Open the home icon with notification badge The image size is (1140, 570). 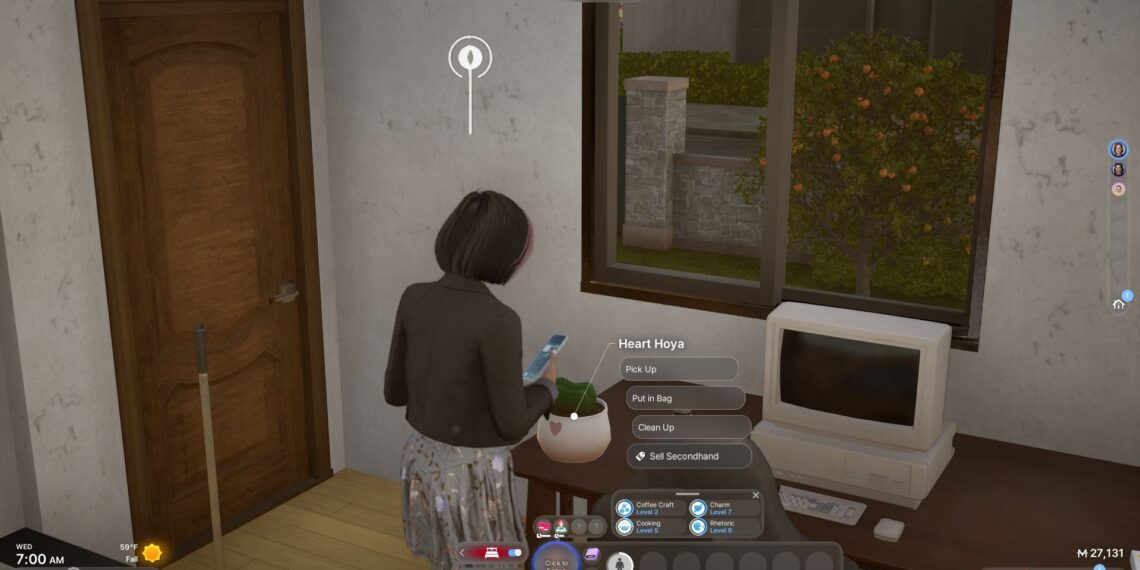coord(1119,304)
